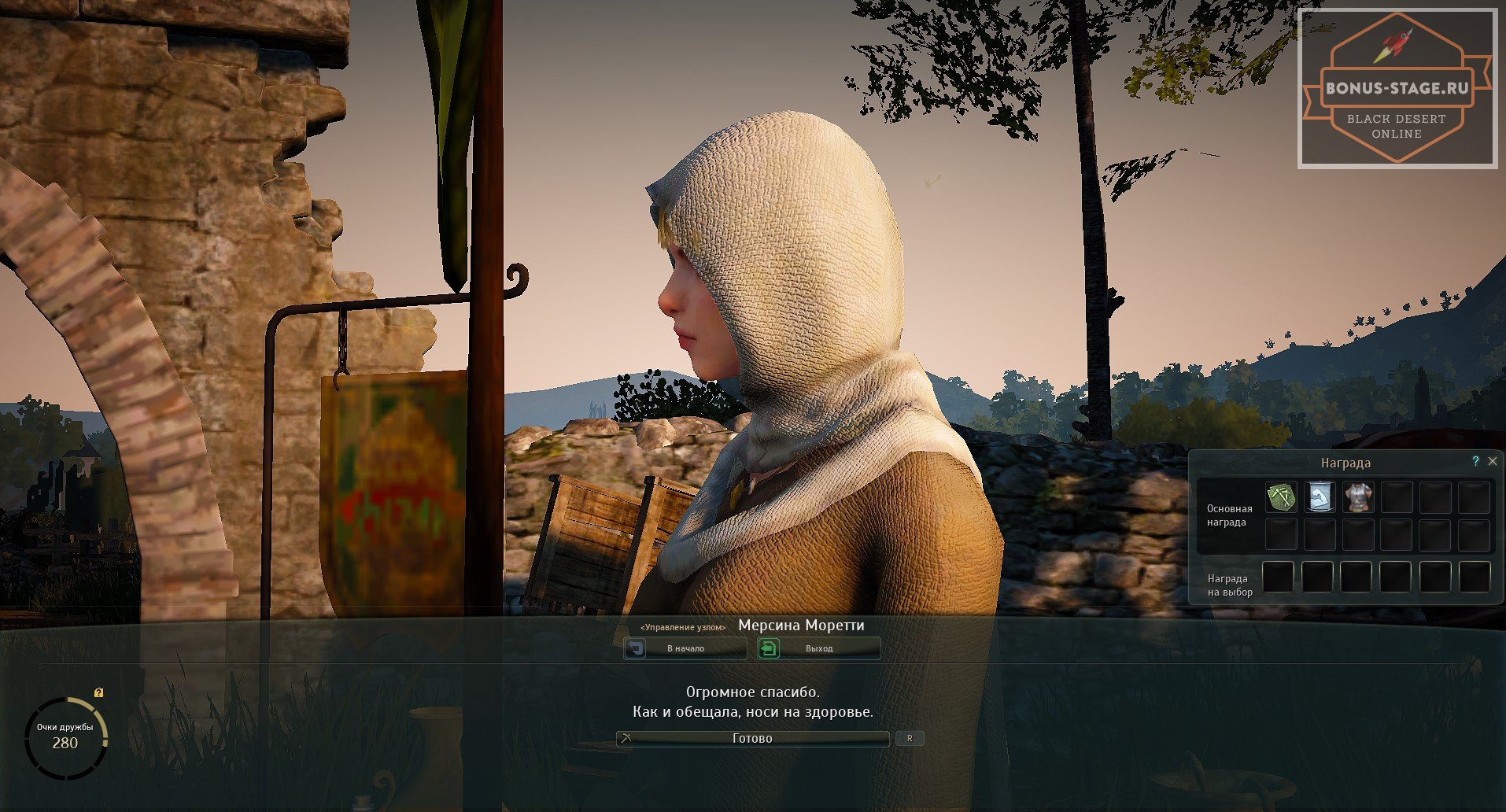The width and height of the screenshot is (1506, 812).
Task: Click the green exit icon on Выход button
Action: pos(769,648)
